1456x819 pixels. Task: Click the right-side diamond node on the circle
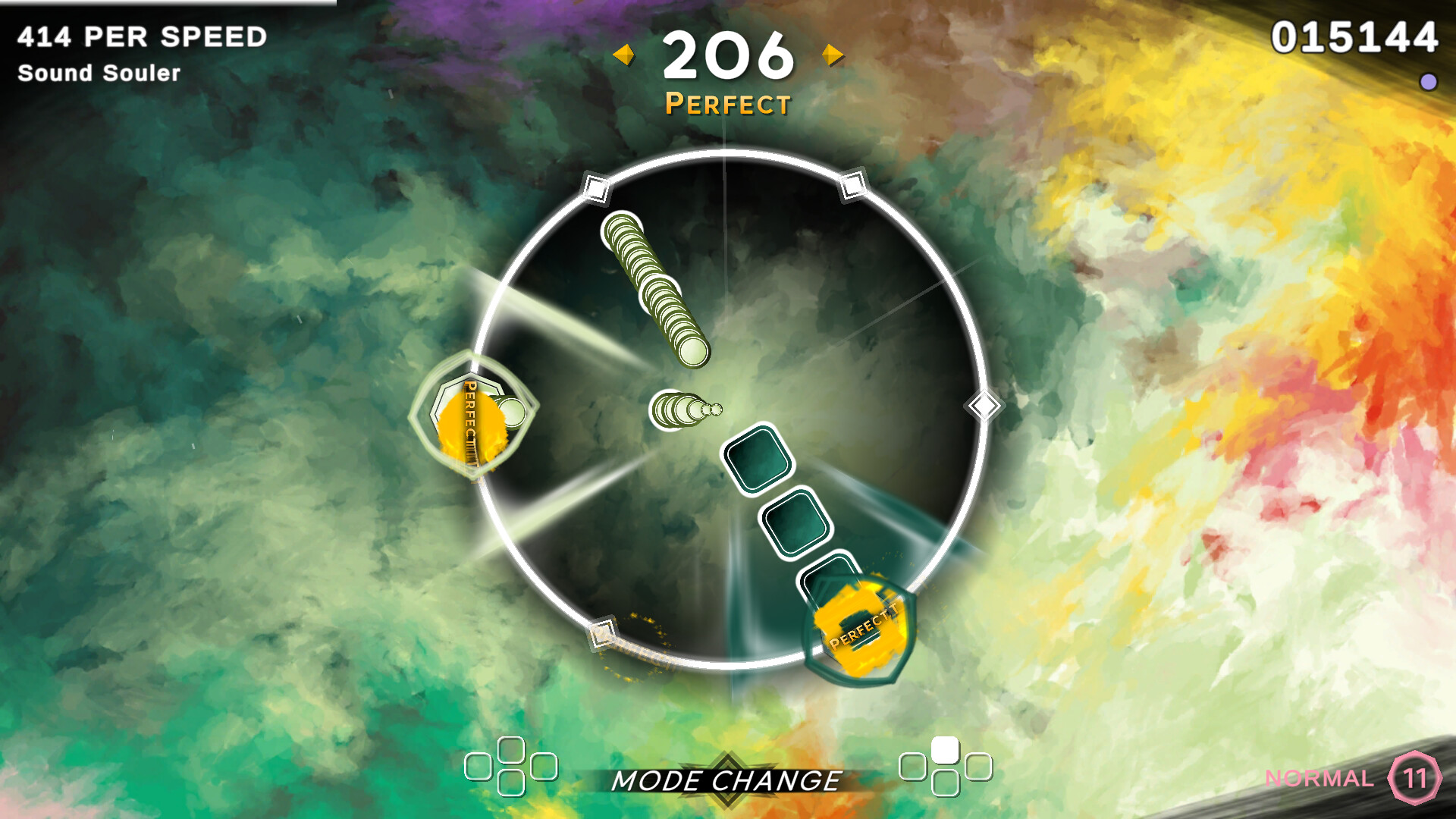click(x=984, y=405)
